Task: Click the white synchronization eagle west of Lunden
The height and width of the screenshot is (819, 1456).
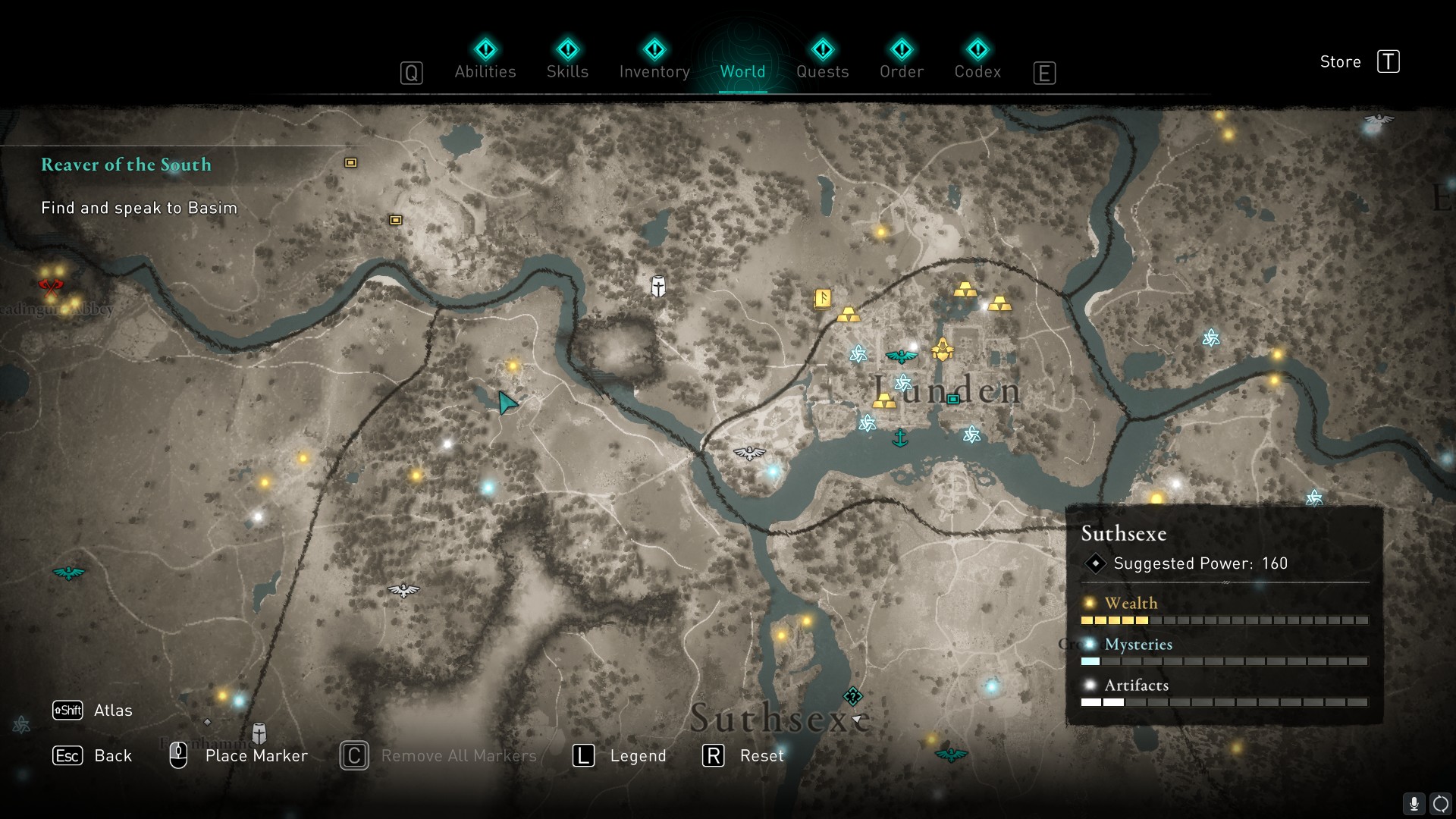Action: [749, 453]
